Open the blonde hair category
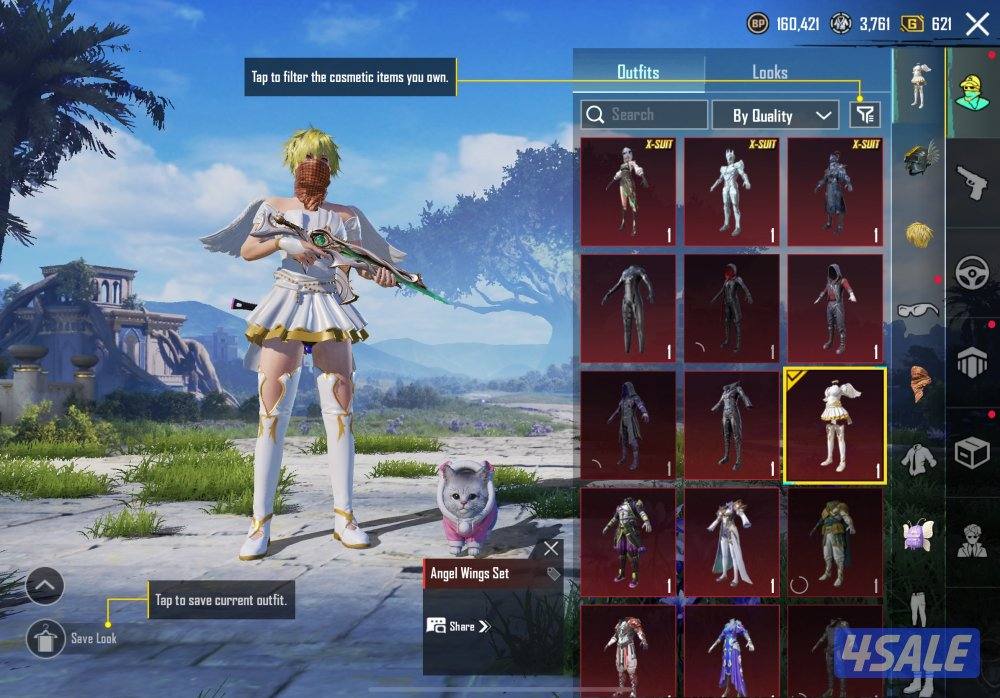 coord(918,234)
